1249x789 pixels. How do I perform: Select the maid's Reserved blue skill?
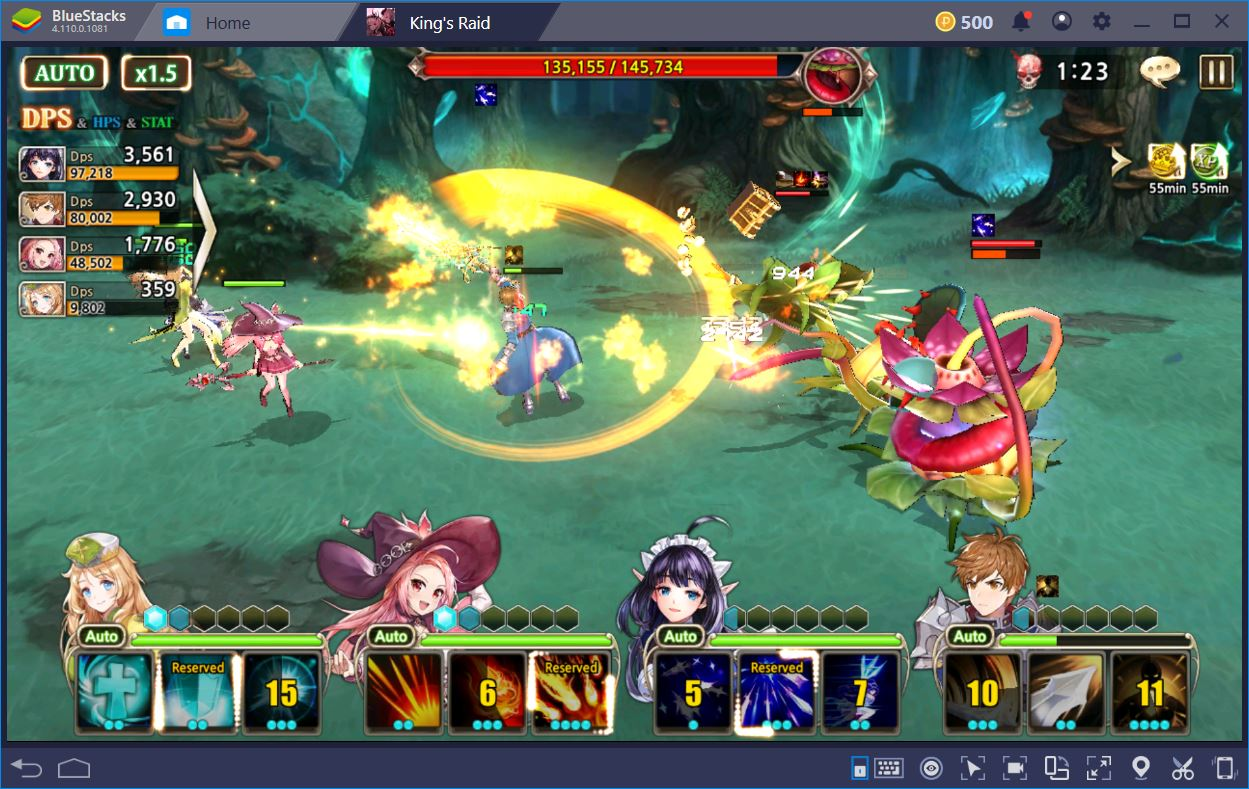pos(777,691)
